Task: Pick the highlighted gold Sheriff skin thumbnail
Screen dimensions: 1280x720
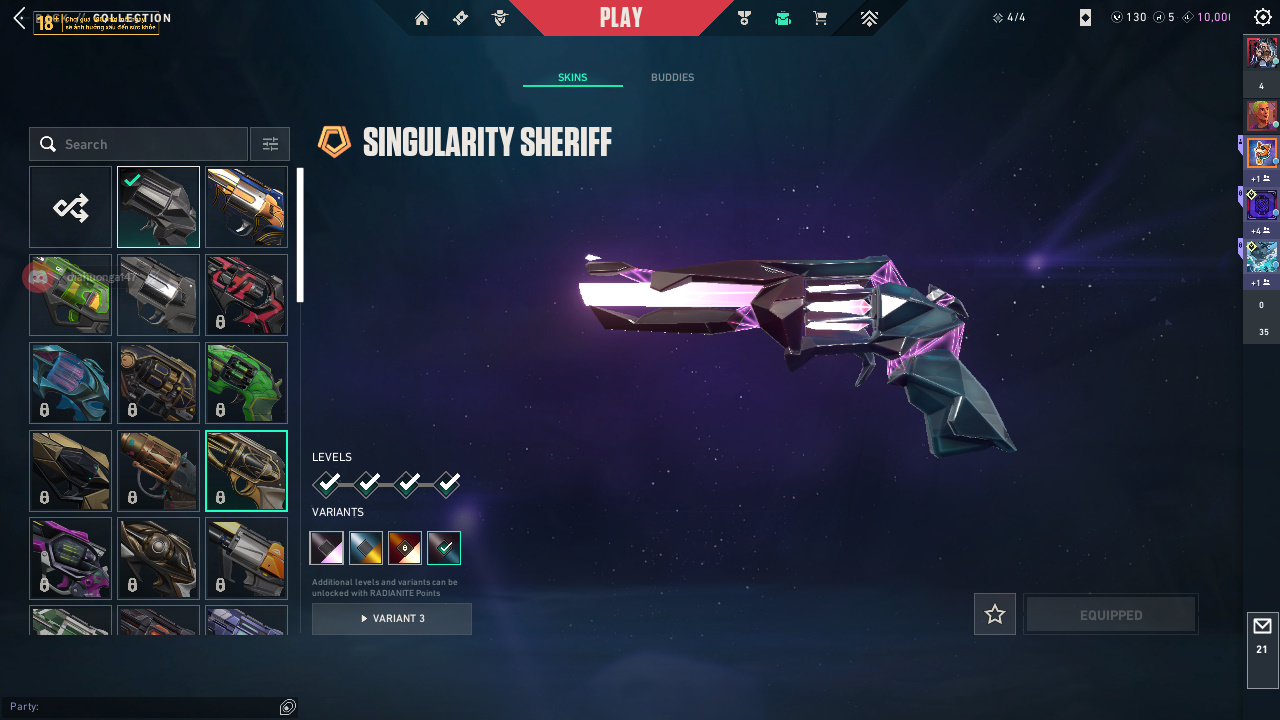Action: coord(246,471)
